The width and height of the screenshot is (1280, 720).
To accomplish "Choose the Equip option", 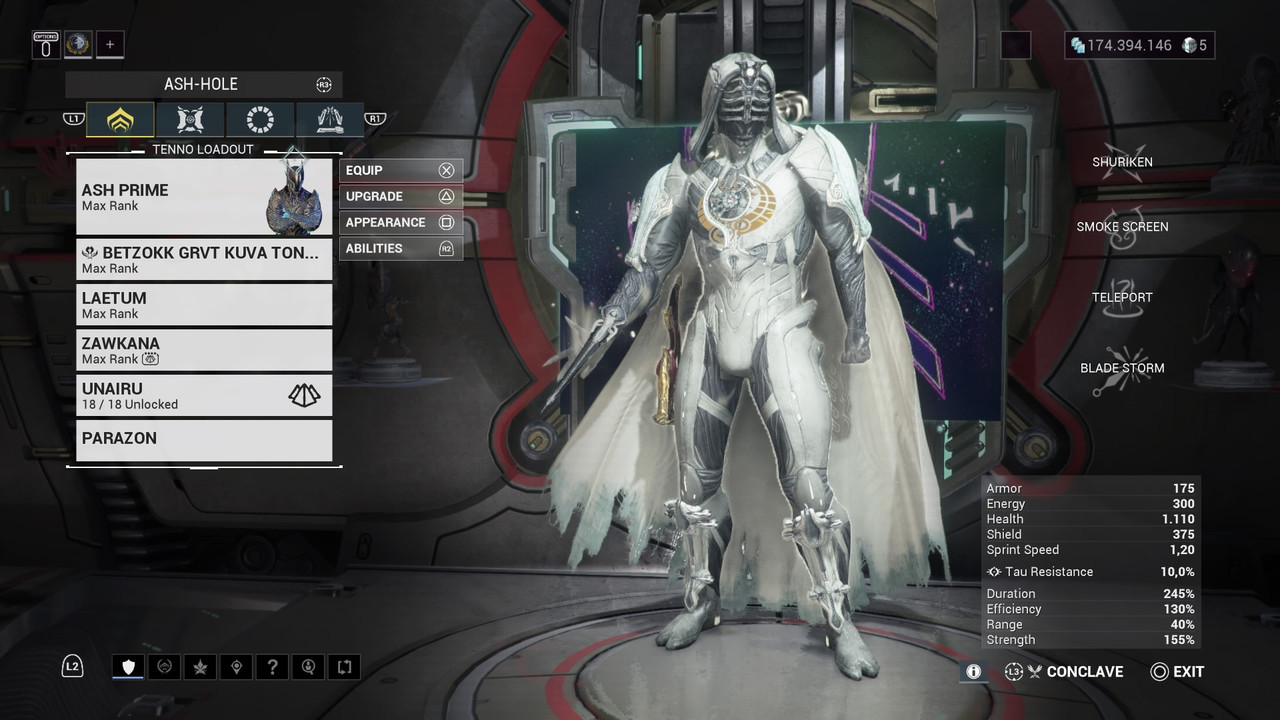I will coord(400,171).
